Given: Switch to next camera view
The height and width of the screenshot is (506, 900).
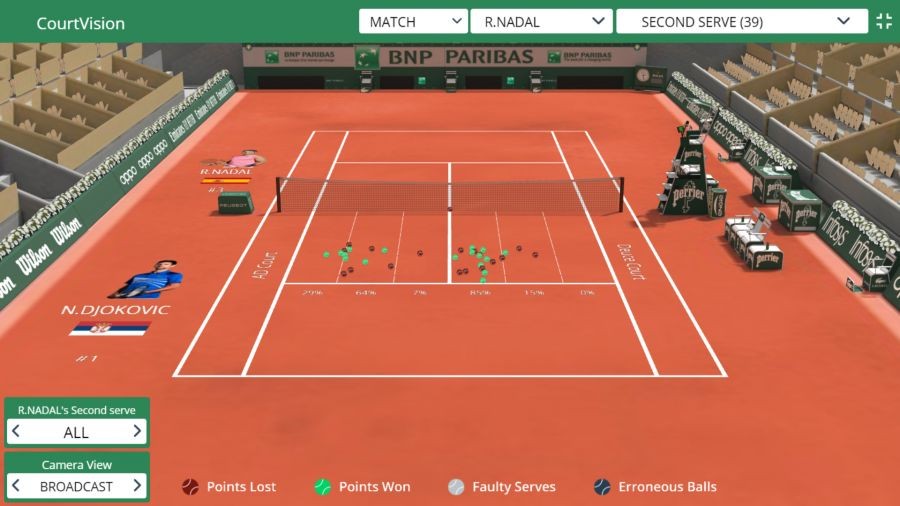Looking at the screenshot, I should tap(137, 486).
